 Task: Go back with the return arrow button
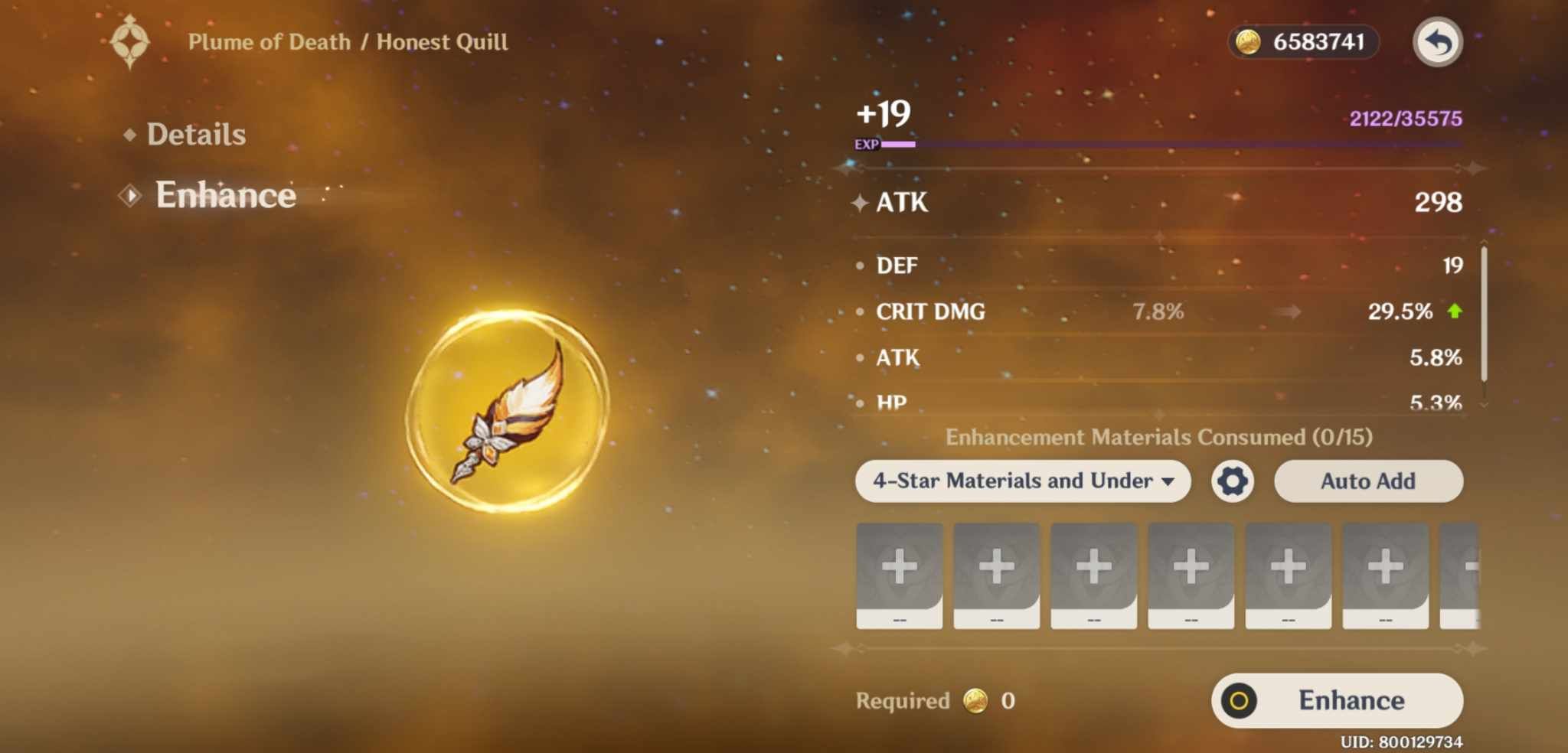click(x=1437, y=42)
